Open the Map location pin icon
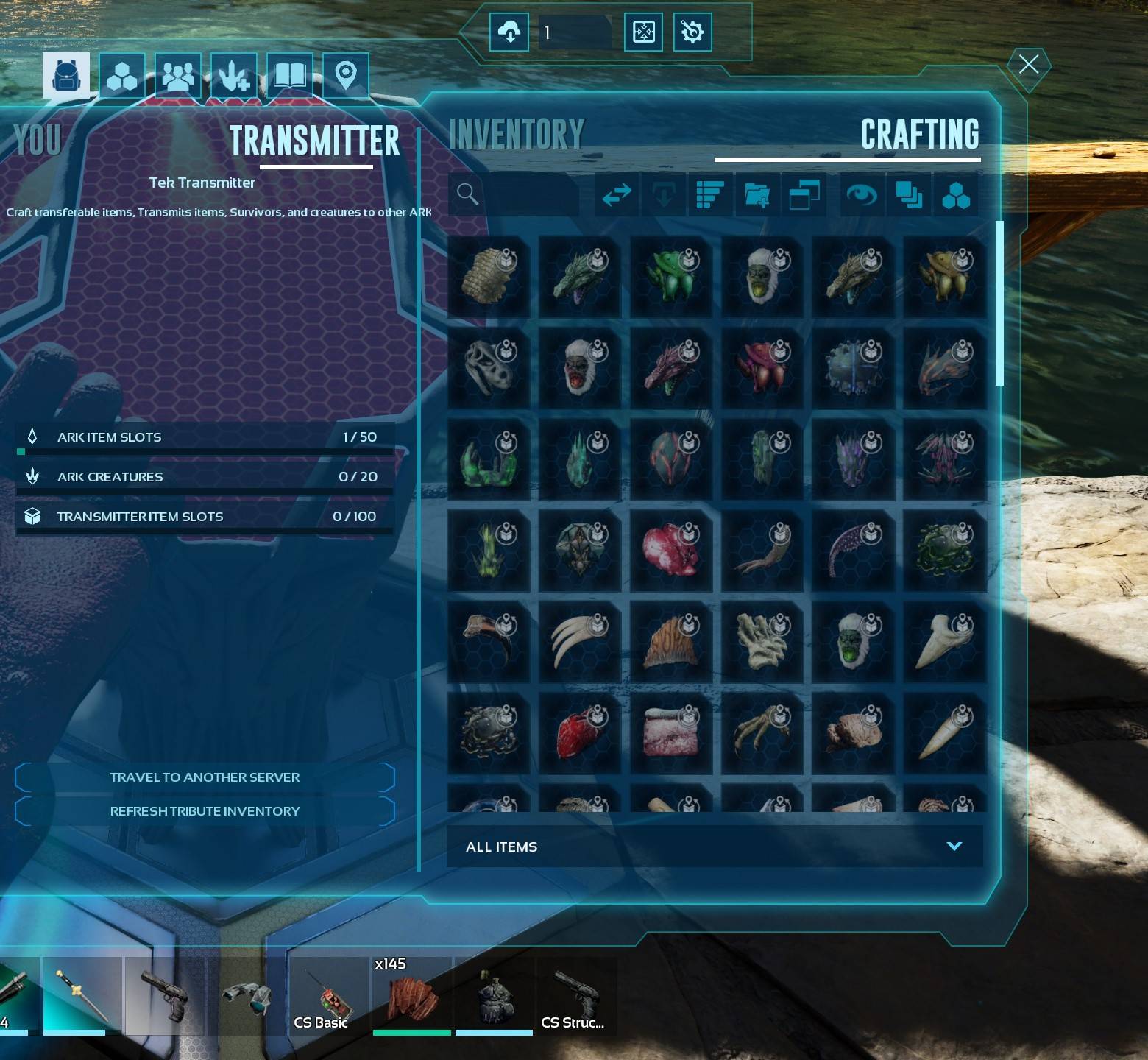 tap(344, 74)
